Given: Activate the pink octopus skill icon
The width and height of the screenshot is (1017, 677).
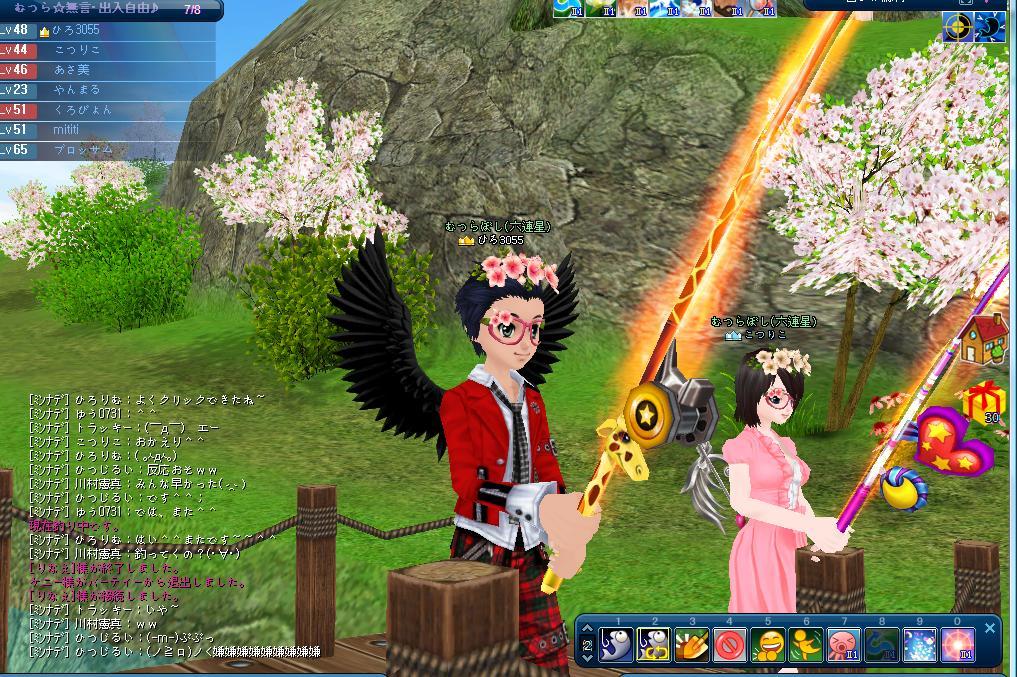Looking at the screenshot, I should (x=845, y=645).
